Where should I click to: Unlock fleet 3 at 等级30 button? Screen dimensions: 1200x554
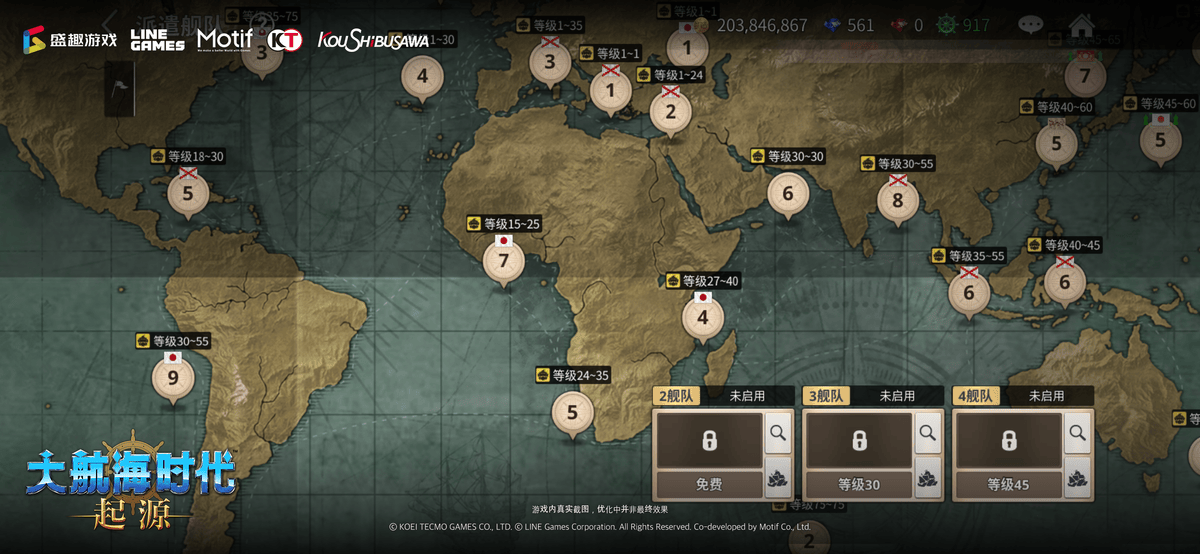[859, 485]
